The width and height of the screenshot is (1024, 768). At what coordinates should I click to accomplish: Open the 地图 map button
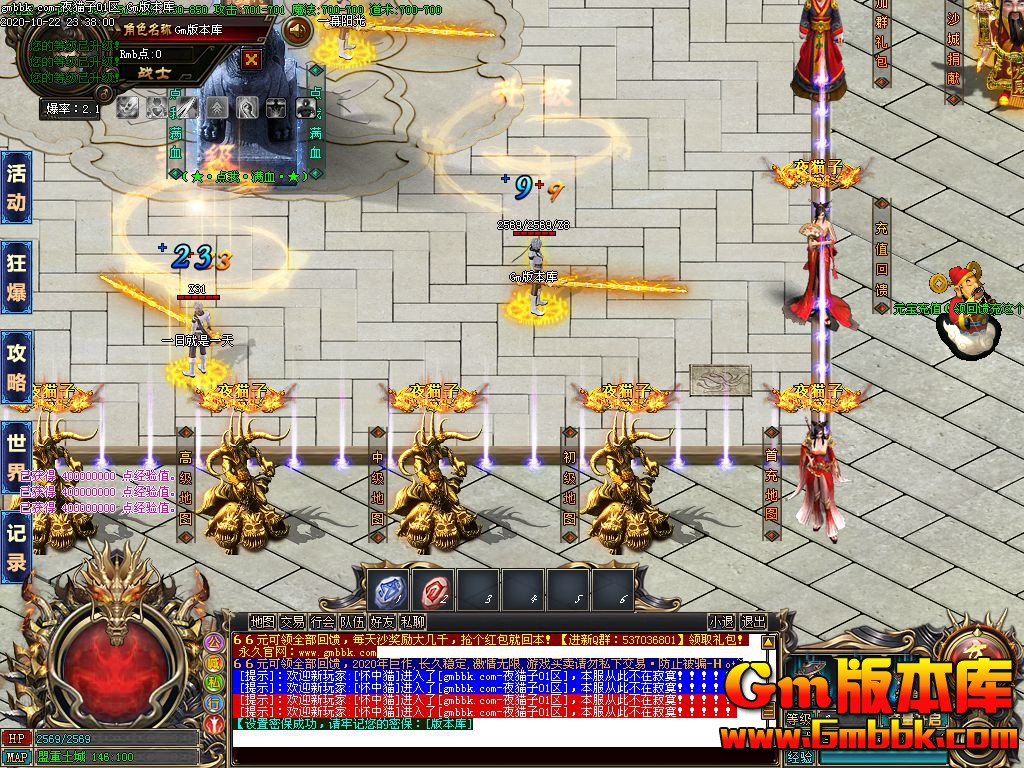pyautogui.click(x=263, y=622)
